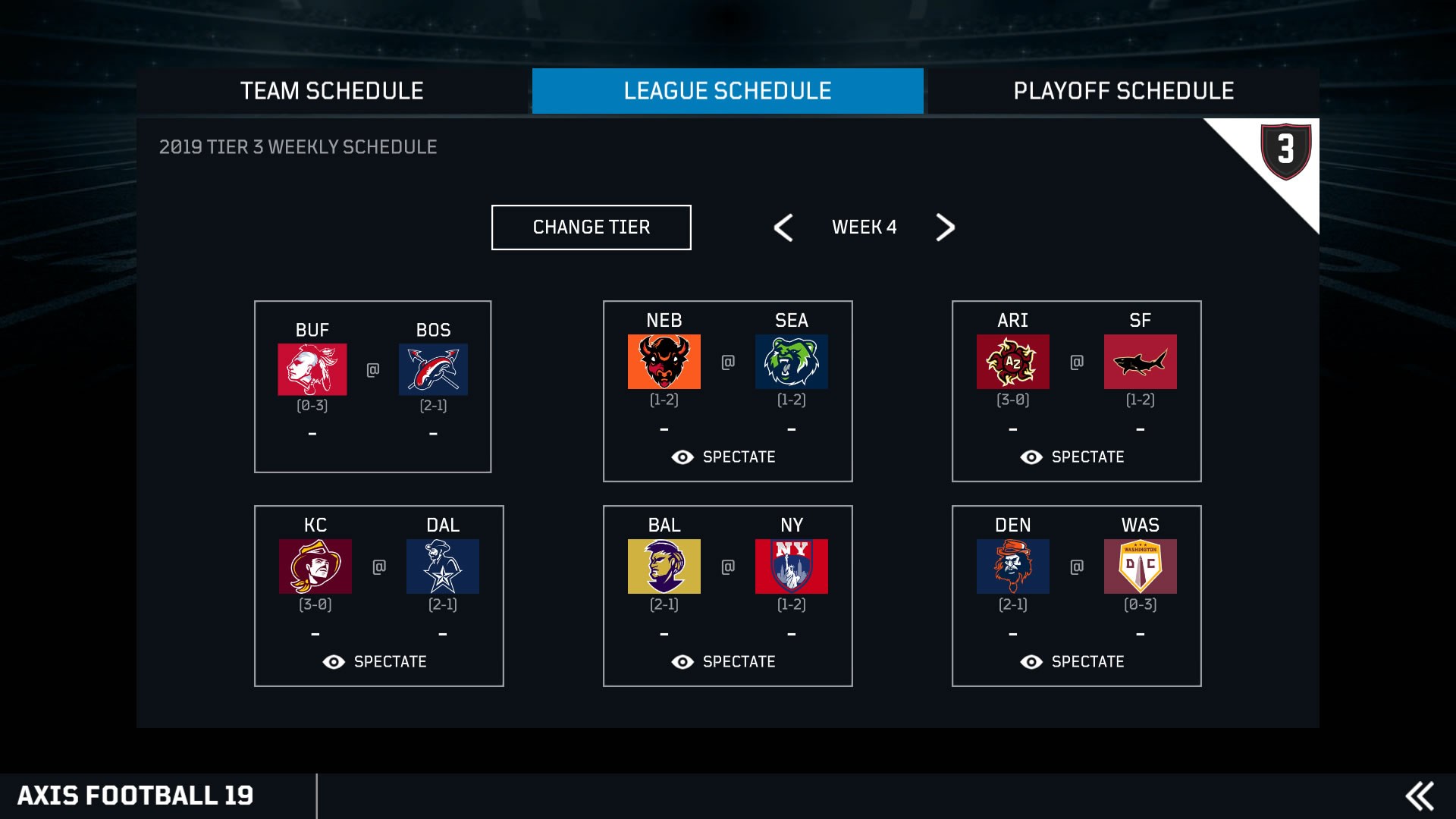Select the KC cowboy logo
The width and height of the screenshot is (1456, 819).
315,566
